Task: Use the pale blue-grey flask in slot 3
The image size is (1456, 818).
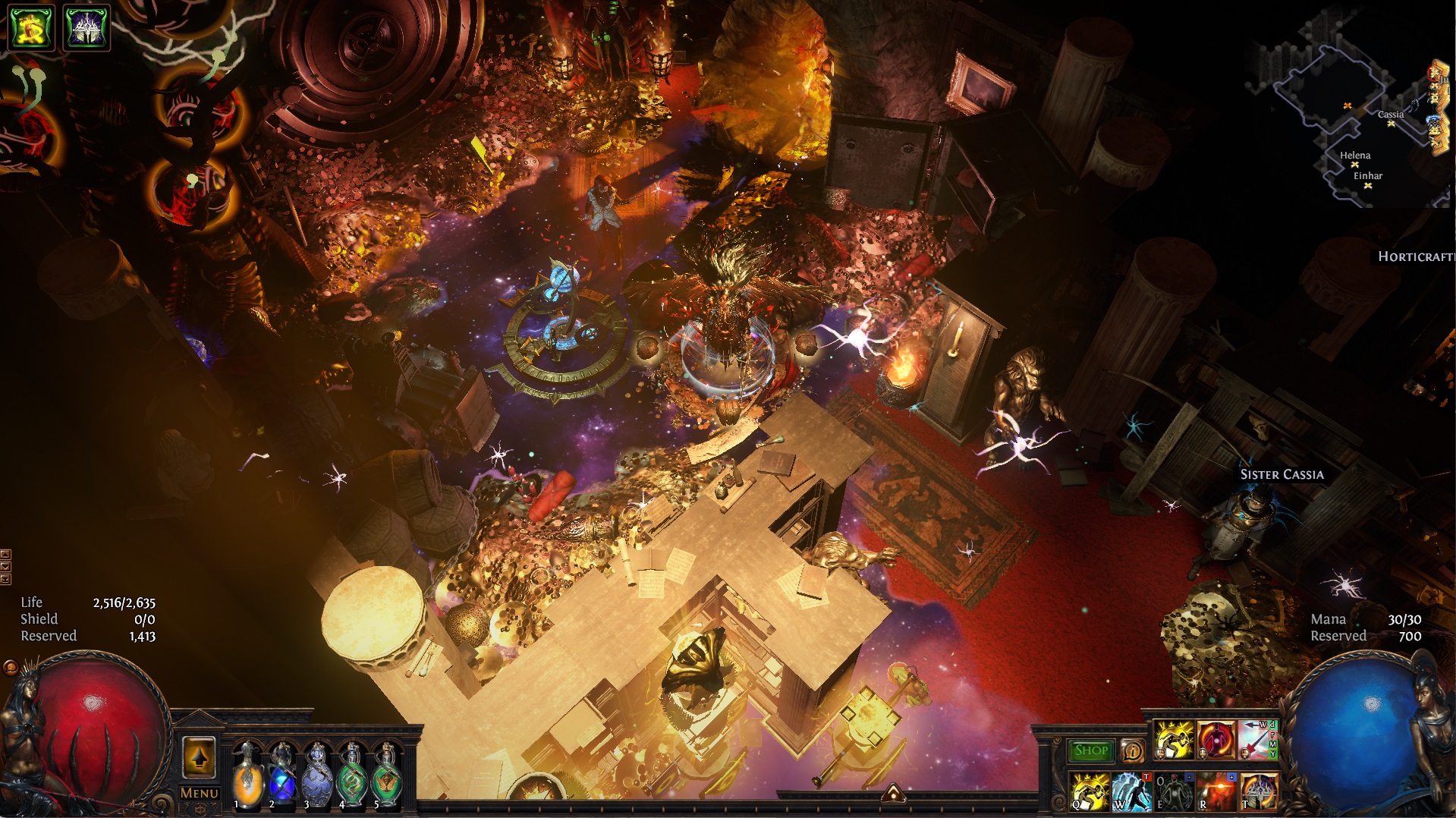Action: 316,774
